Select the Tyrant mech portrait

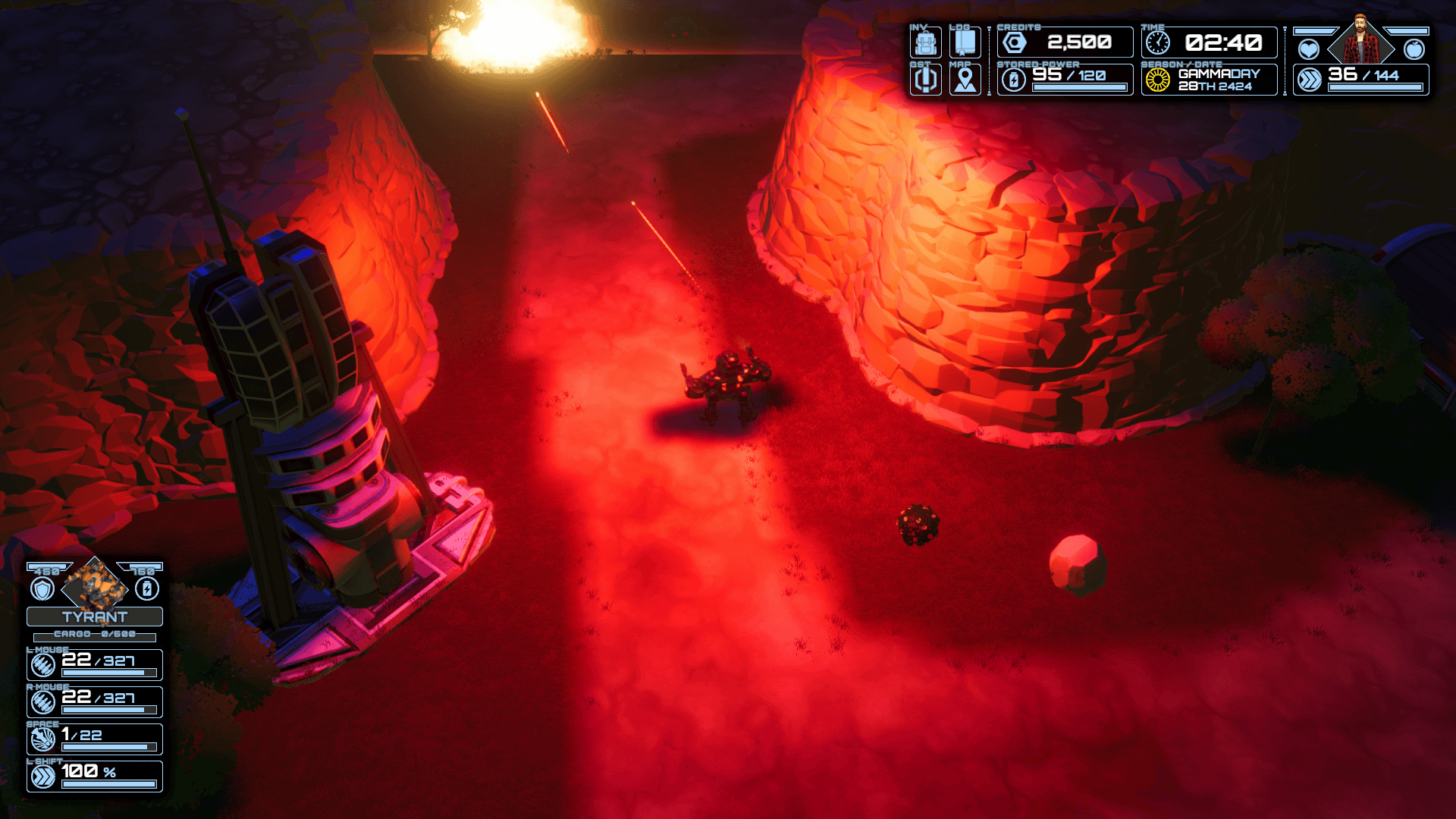click(x=95, y=585)
